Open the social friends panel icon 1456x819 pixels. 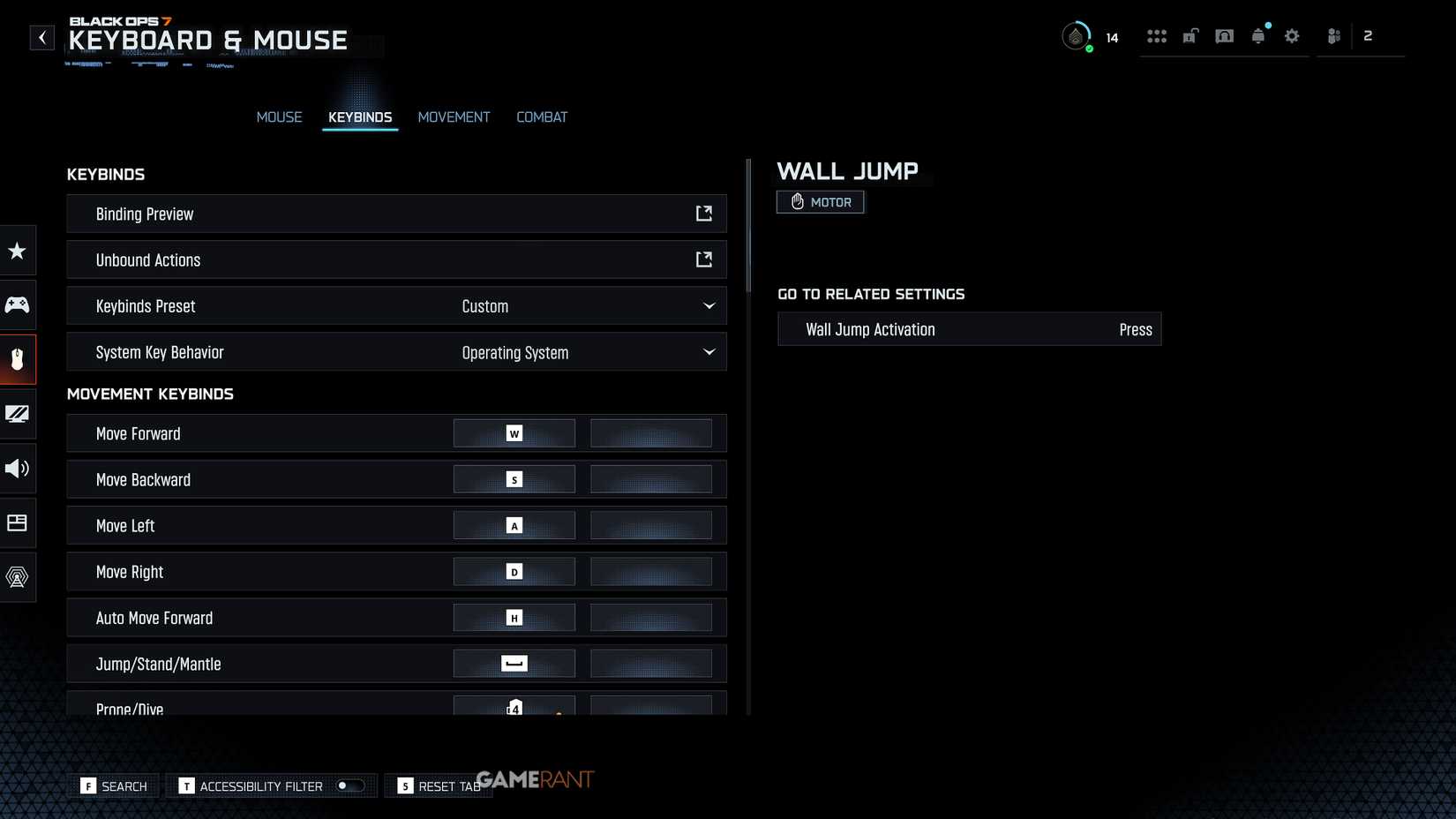coord(1332,36)
